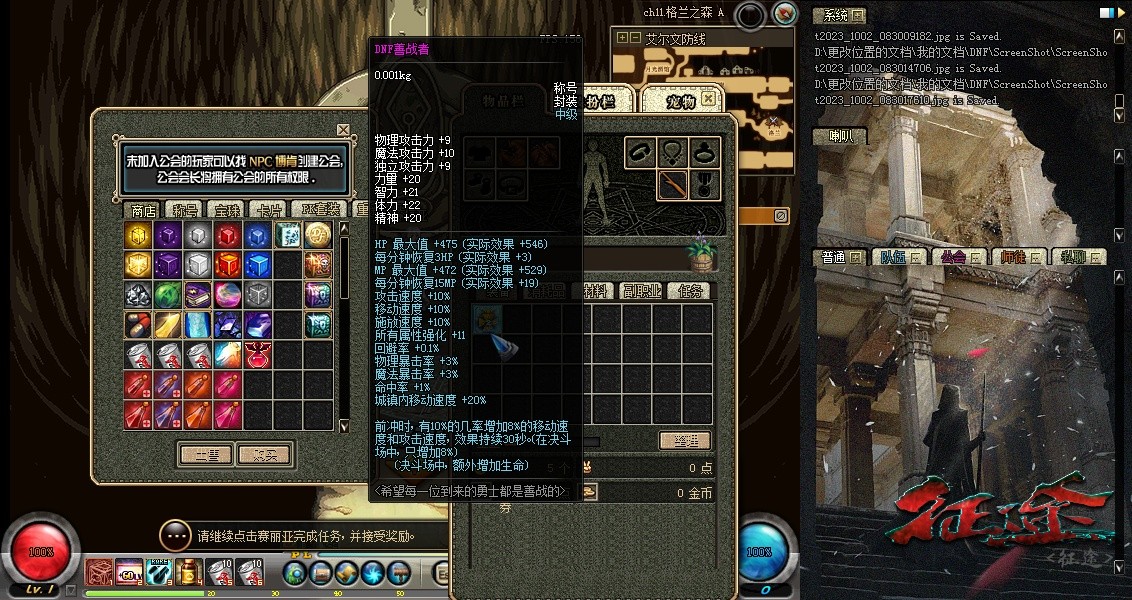Pick the green orb shop item
Viewport: 1132px width, 600px height.
point(168,295)
